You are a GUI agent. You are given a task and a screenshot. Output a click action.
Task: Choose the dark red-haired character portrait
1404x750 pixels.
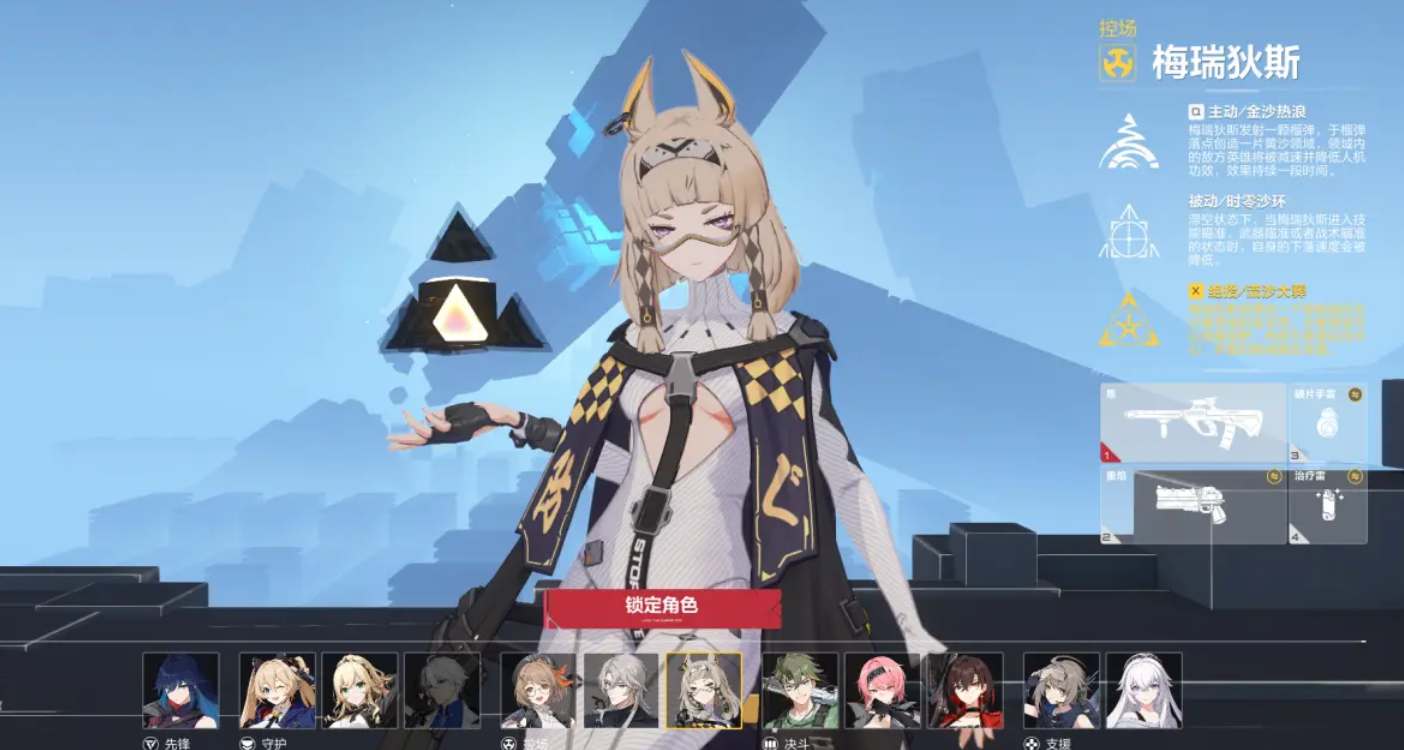(964, 690)
